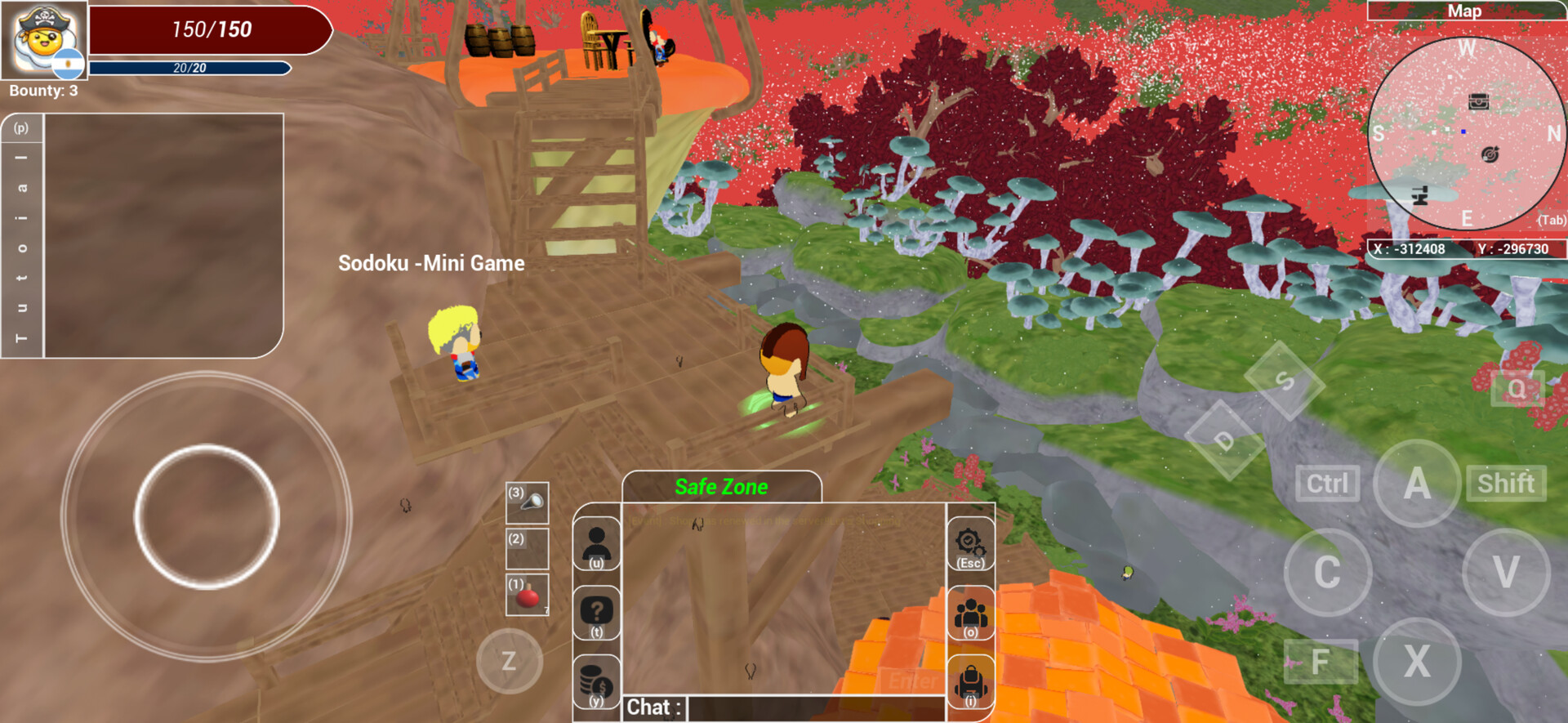Open the help question-mark menu (t)
This screenshot has height=723, width=1568.
coord(595,613)
